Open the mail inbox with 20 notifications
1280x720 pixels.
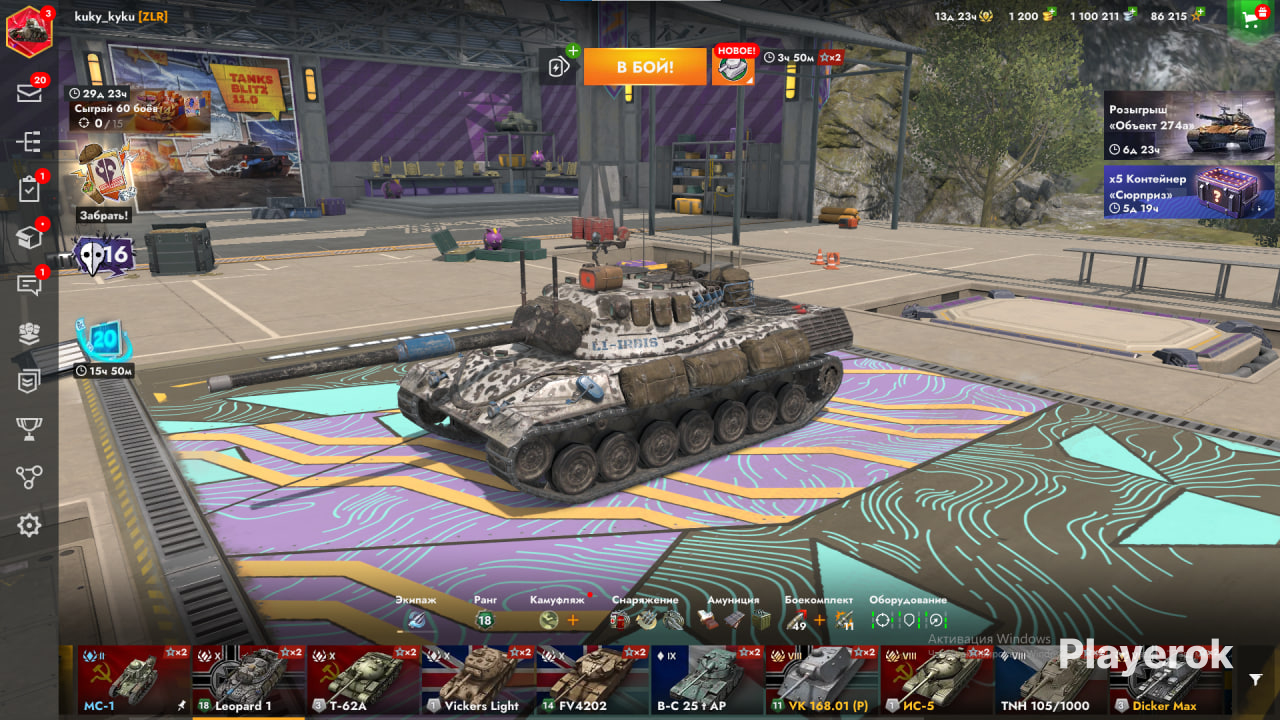coord(29,92)
